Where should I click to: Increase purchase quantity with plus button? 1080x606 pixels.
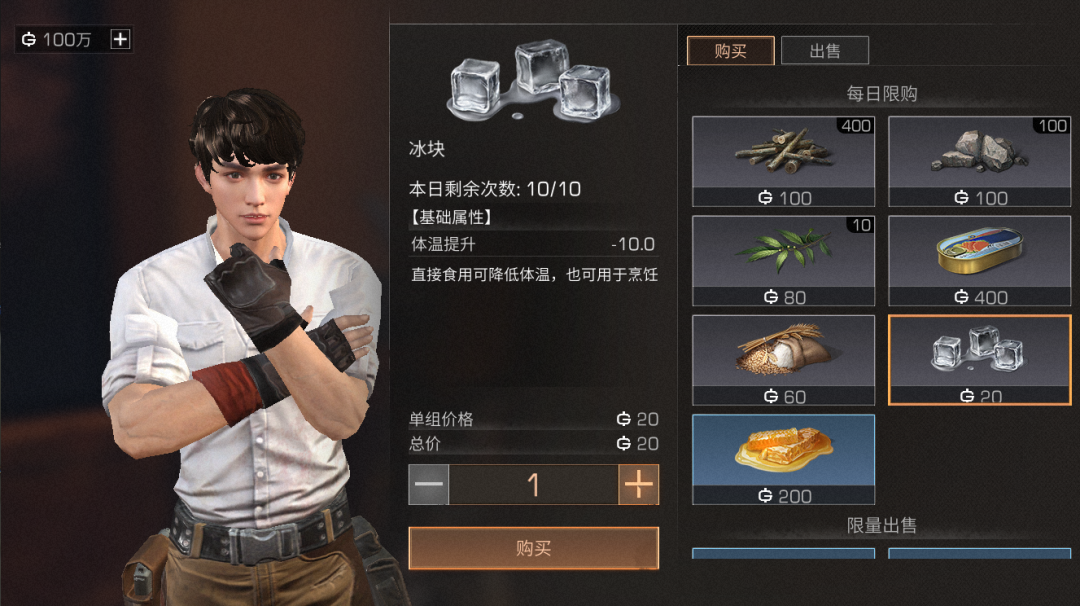tap(638, 485)
